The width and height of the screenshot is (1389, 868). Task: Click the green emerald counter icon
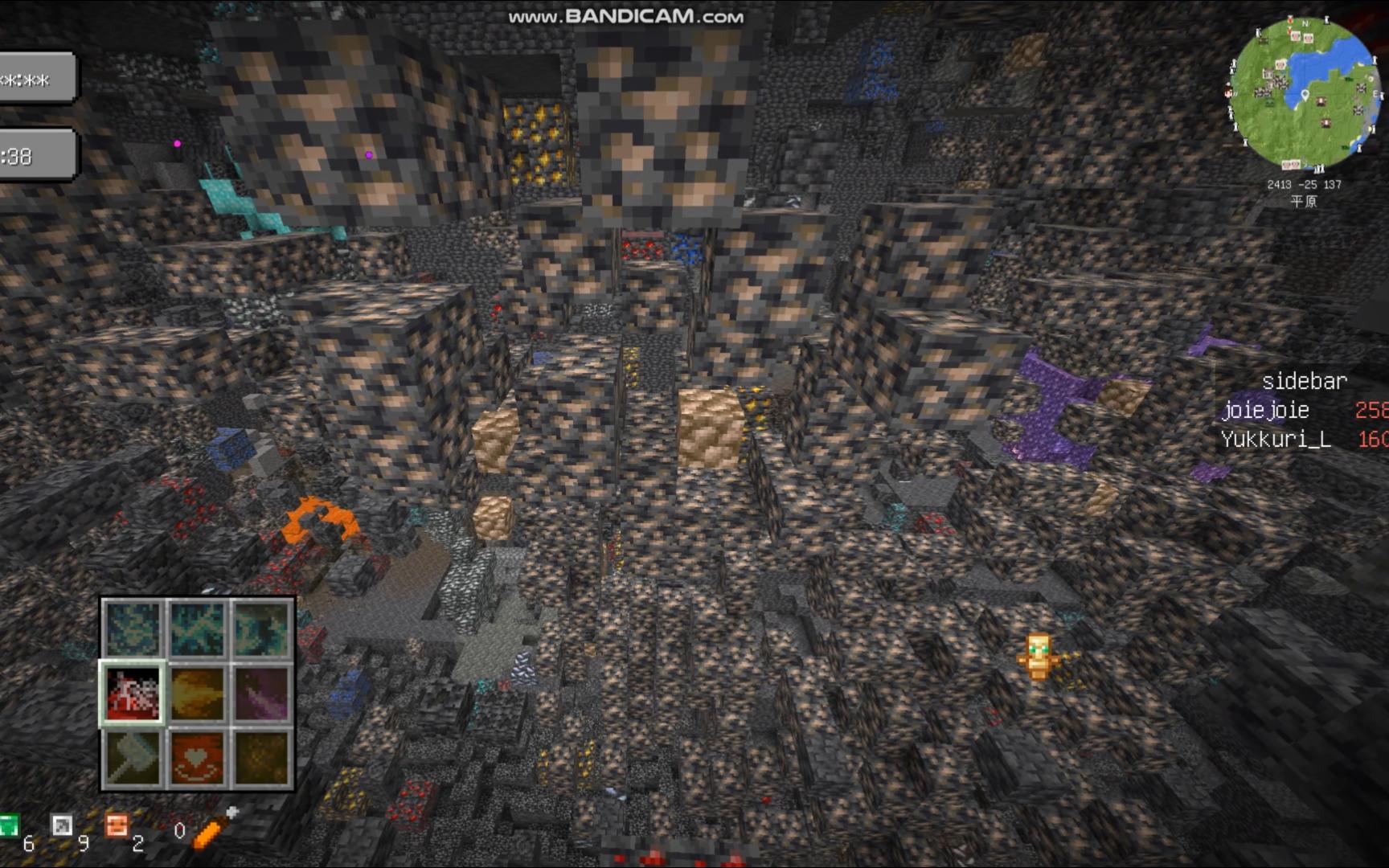[x=8, y=826]
